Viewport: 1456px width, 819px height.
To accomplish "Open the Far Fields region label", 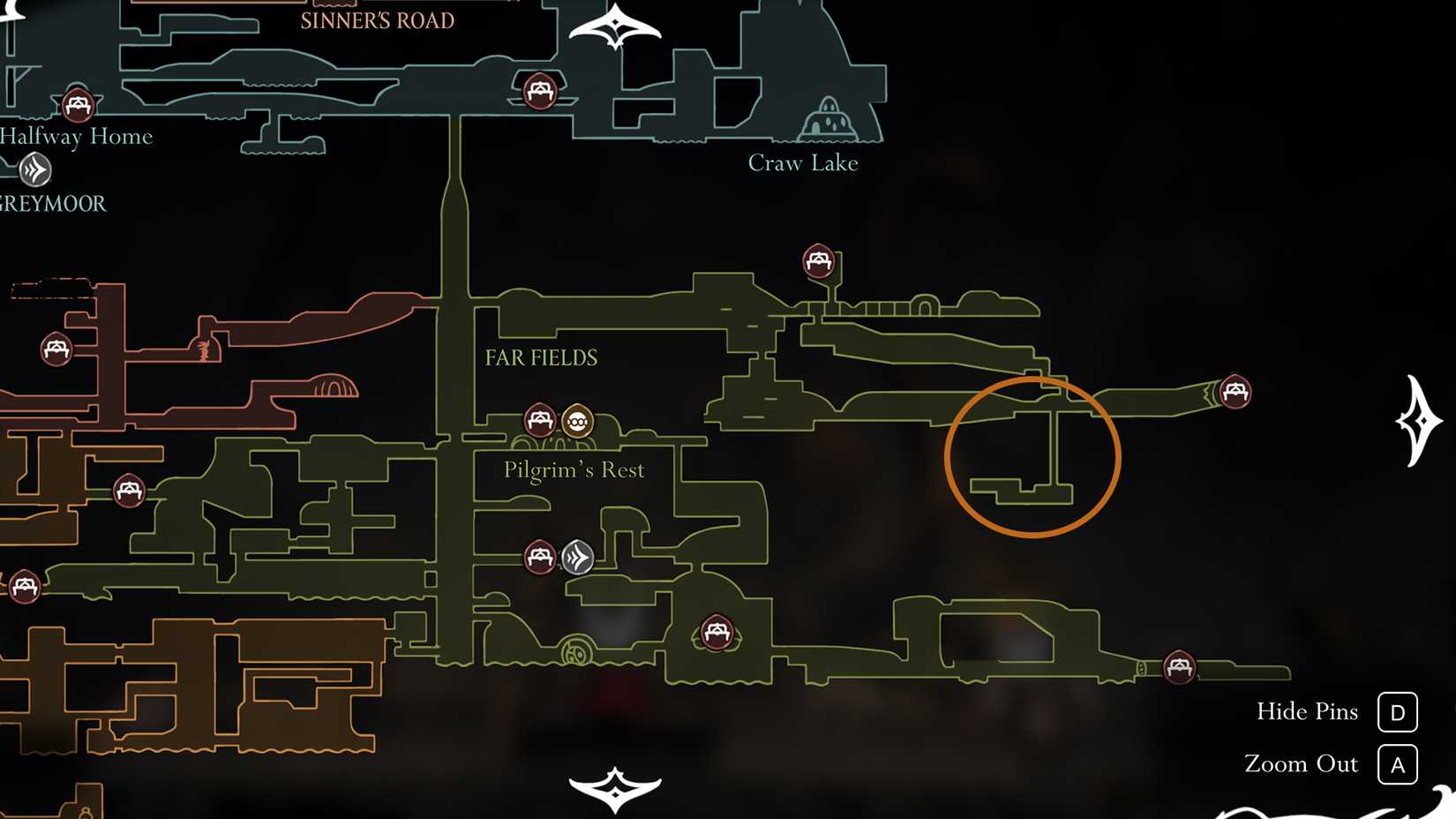I will [541, 357].
